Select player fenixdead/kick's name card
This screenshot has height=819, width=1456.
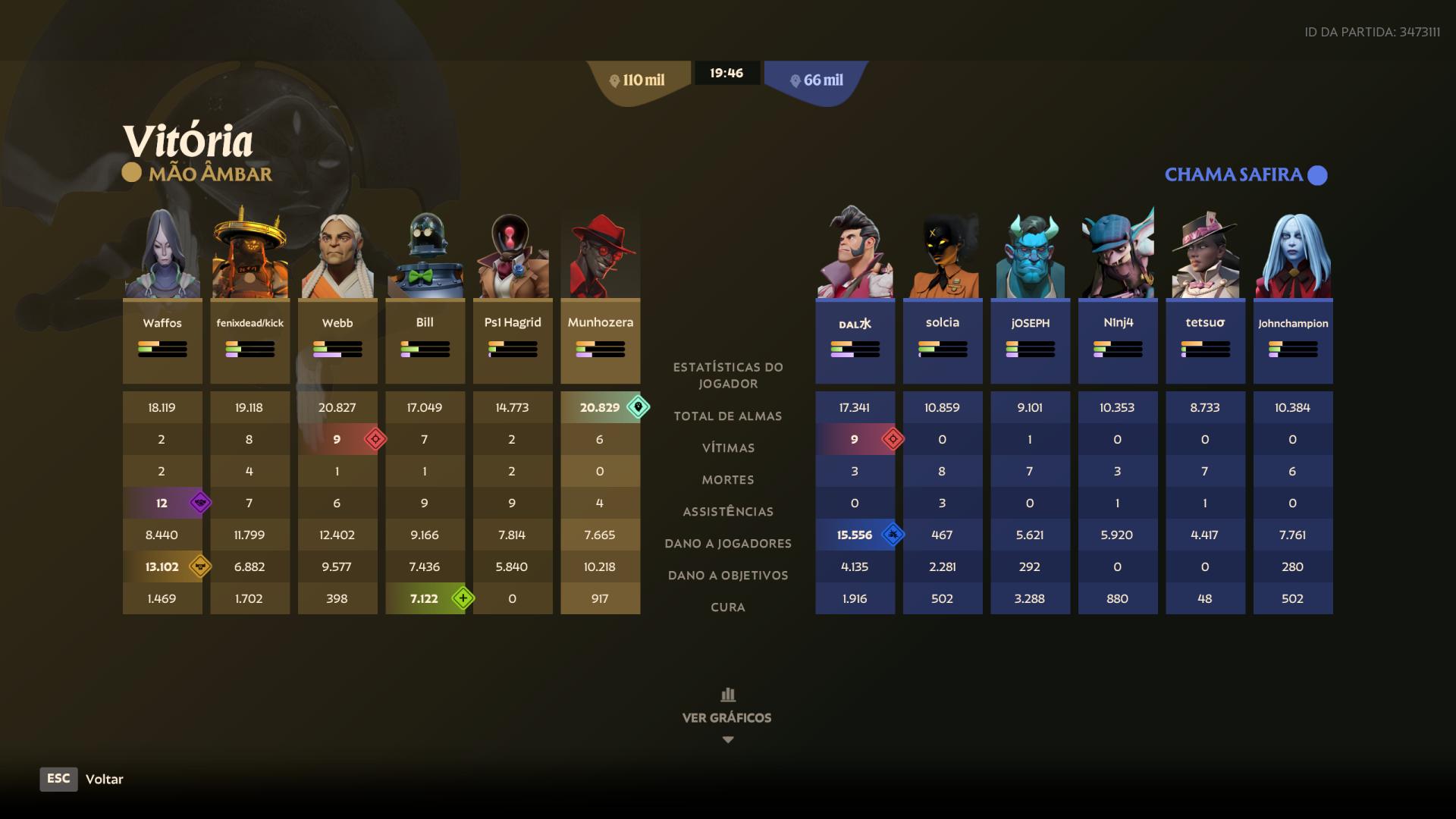249,340
